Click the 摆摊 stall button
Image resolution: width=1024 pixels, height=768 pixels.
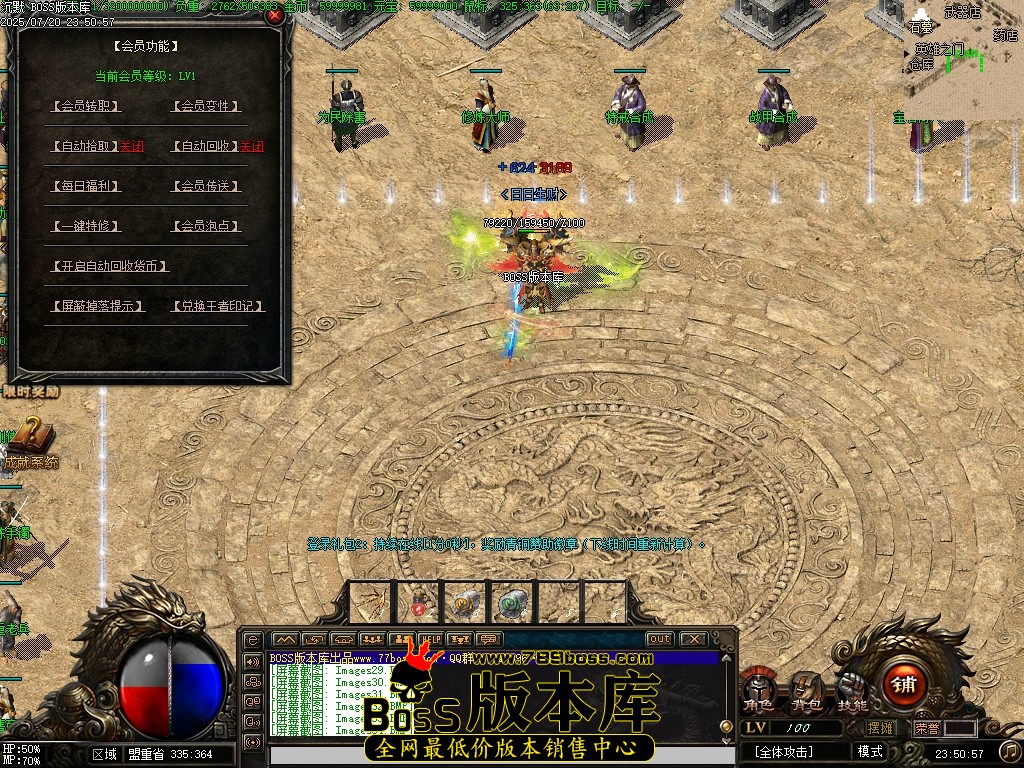(x=881, y=728)
